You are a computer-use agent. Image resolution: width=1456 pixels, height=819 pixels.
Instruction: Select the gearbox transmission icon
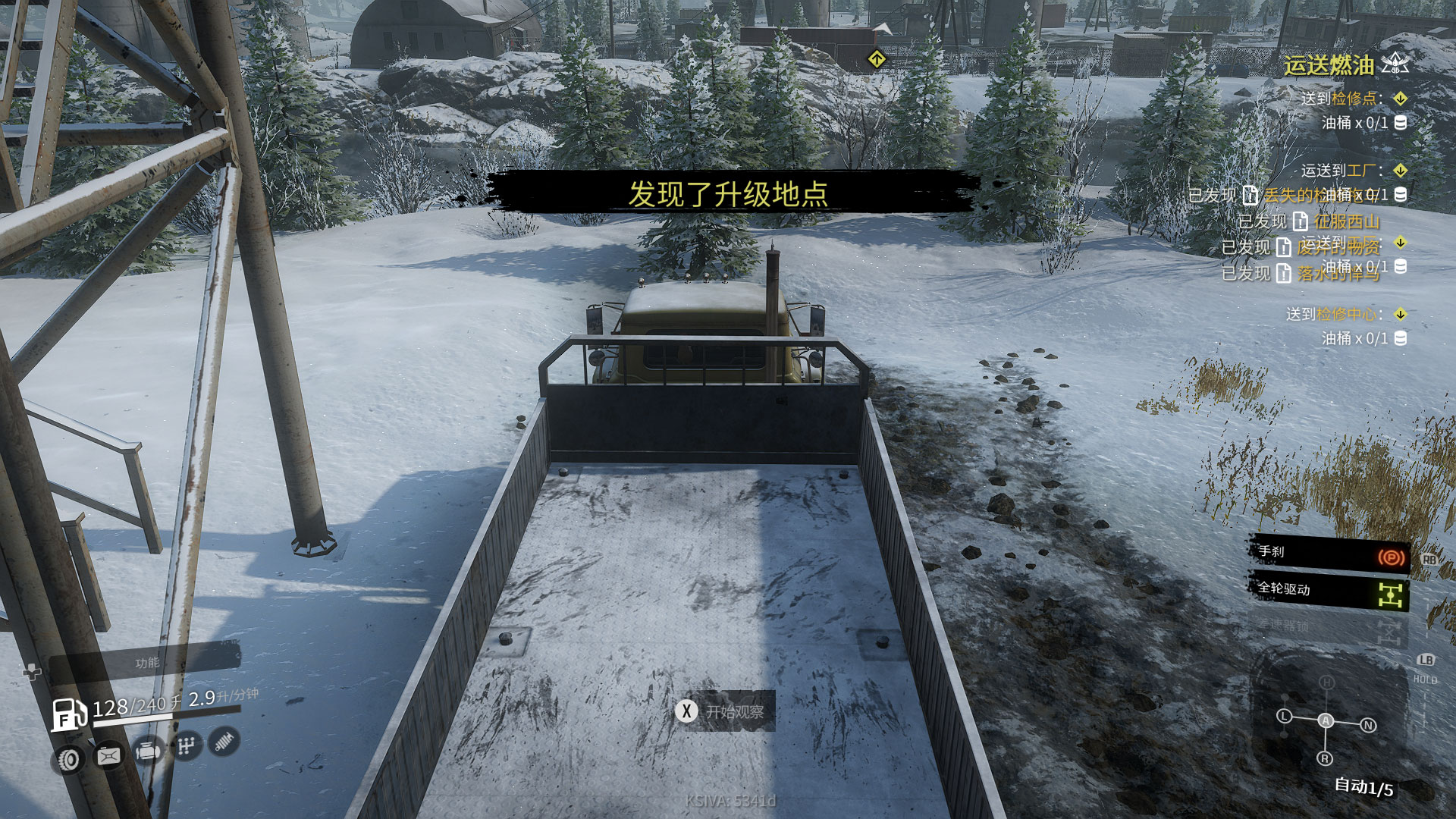pyautogui.click(x=187, y=745)
